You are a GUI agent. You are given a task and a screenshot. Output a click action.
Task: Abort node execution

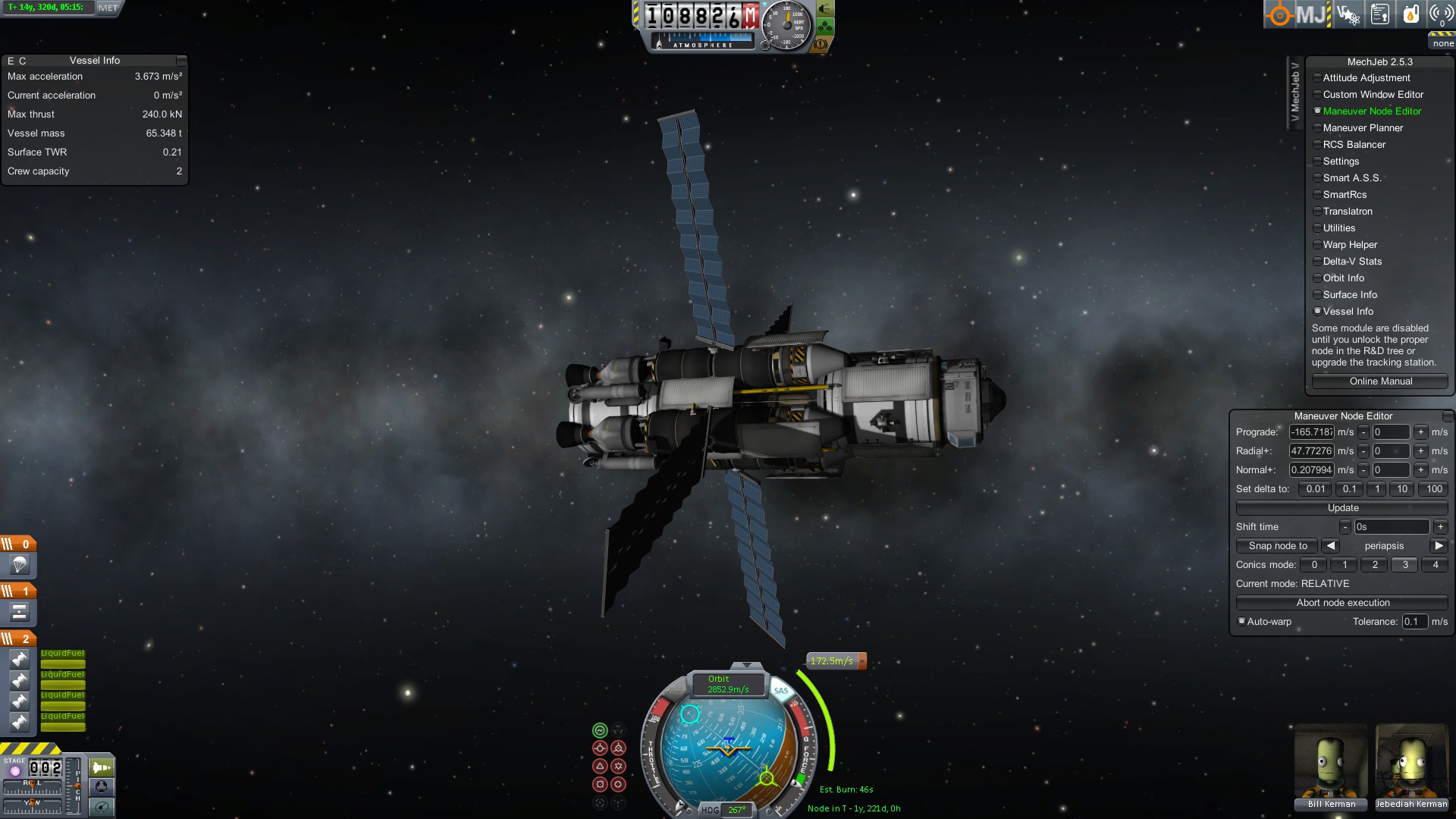coord(1342,603)
